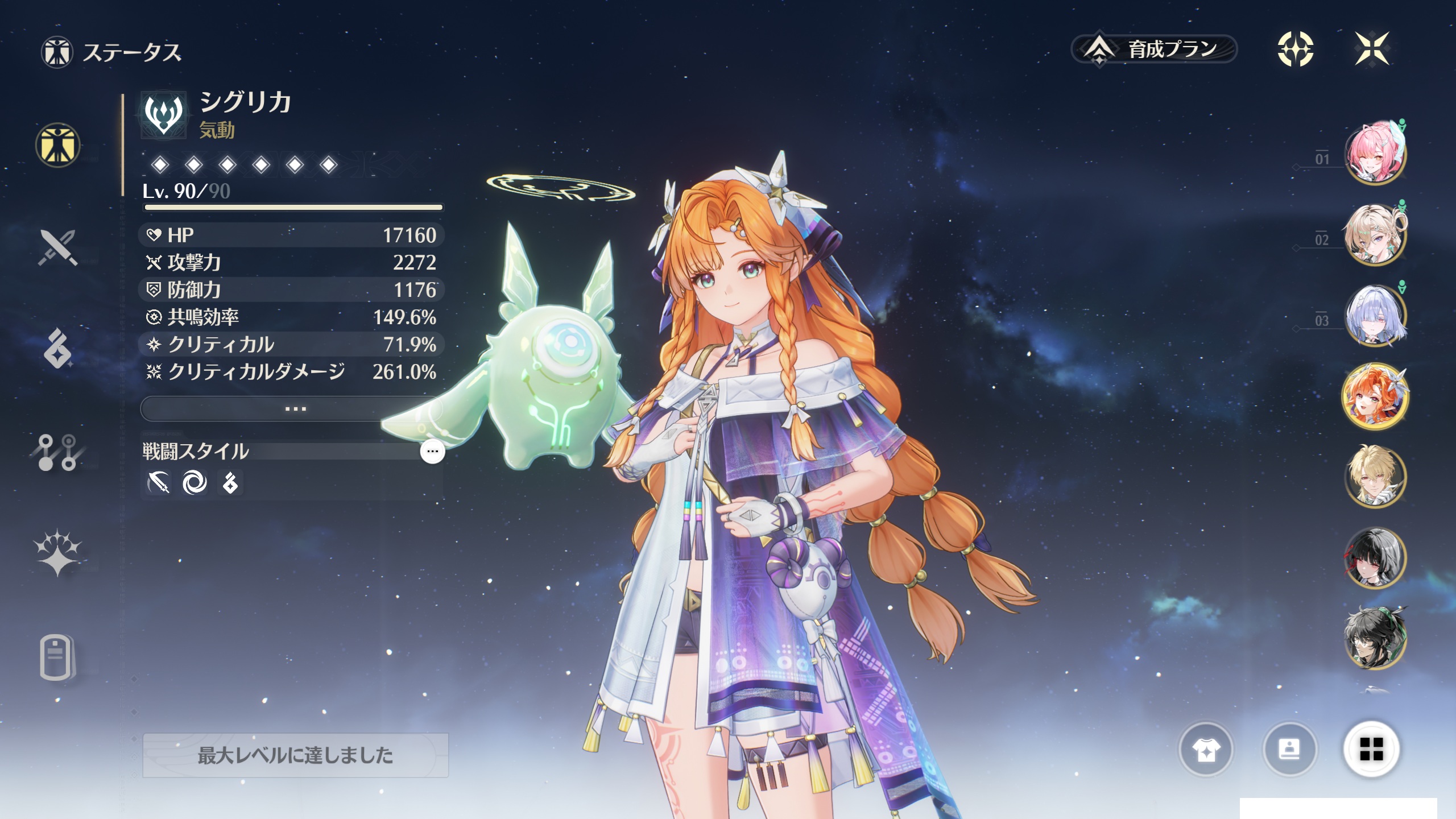Open the Echo tab with the diamond-shaped icon

pyautogui.click(x=57, y=348)
